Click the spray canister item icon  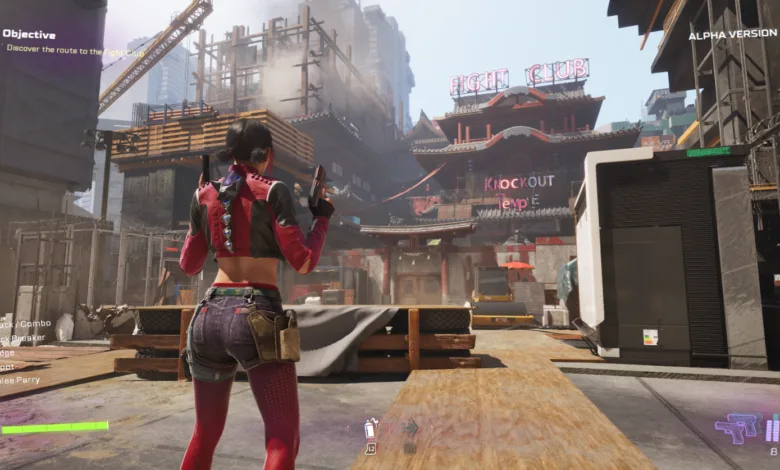pyautogui.click(x=370, y=428)
